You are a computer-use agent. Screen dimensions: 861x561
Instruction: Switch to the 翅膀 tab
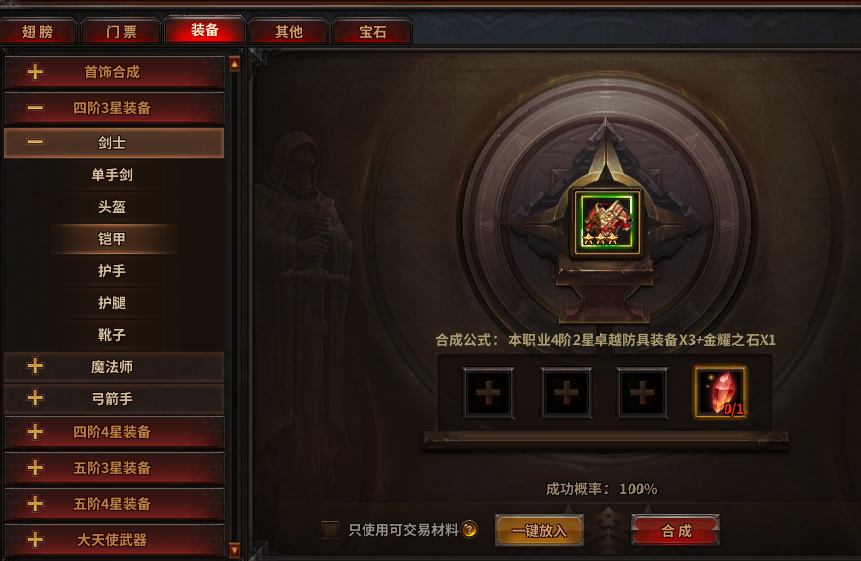click(x=38, y=31)
